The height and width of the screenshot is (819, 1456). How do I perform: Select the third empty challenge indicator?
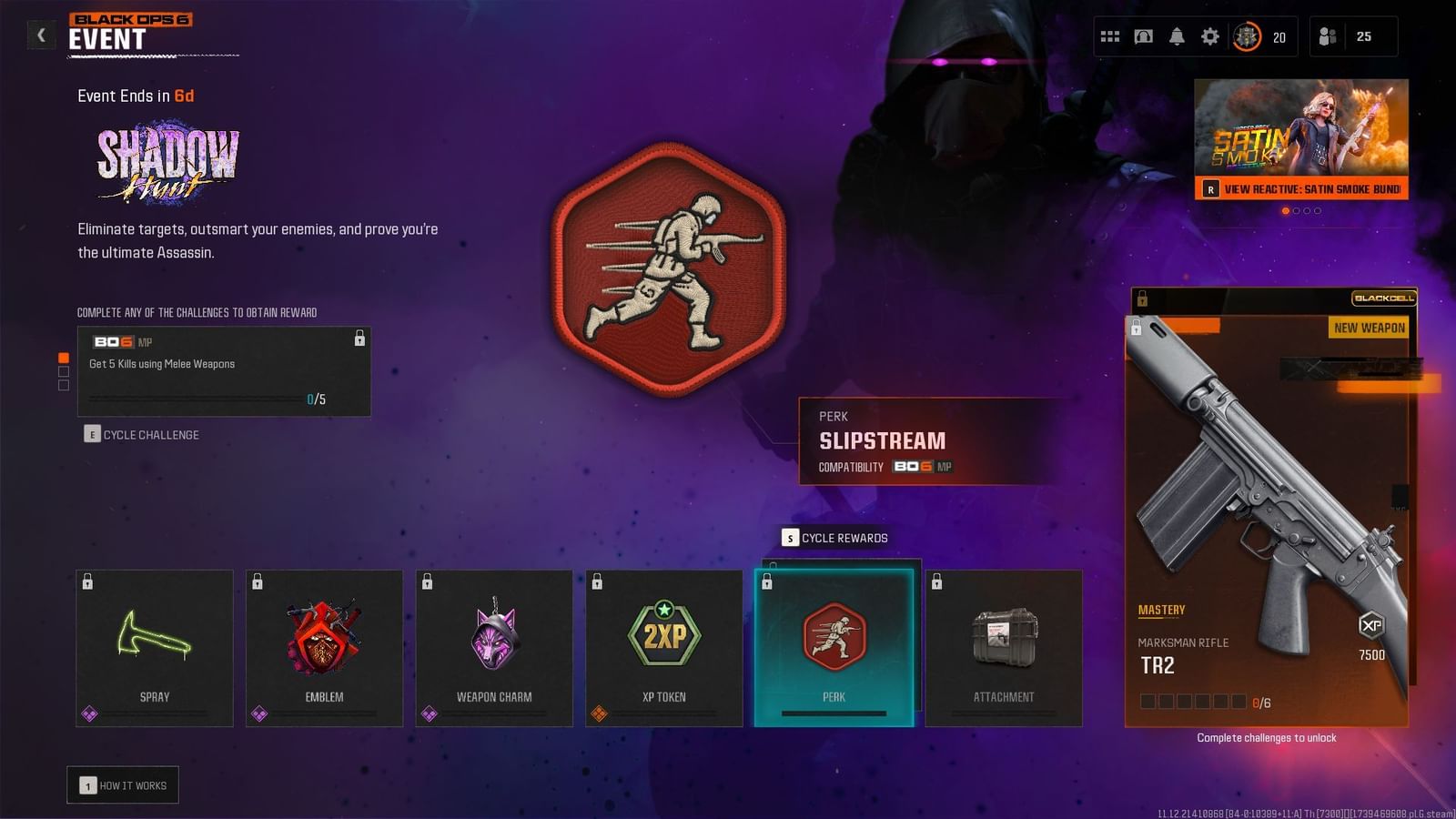64,386
